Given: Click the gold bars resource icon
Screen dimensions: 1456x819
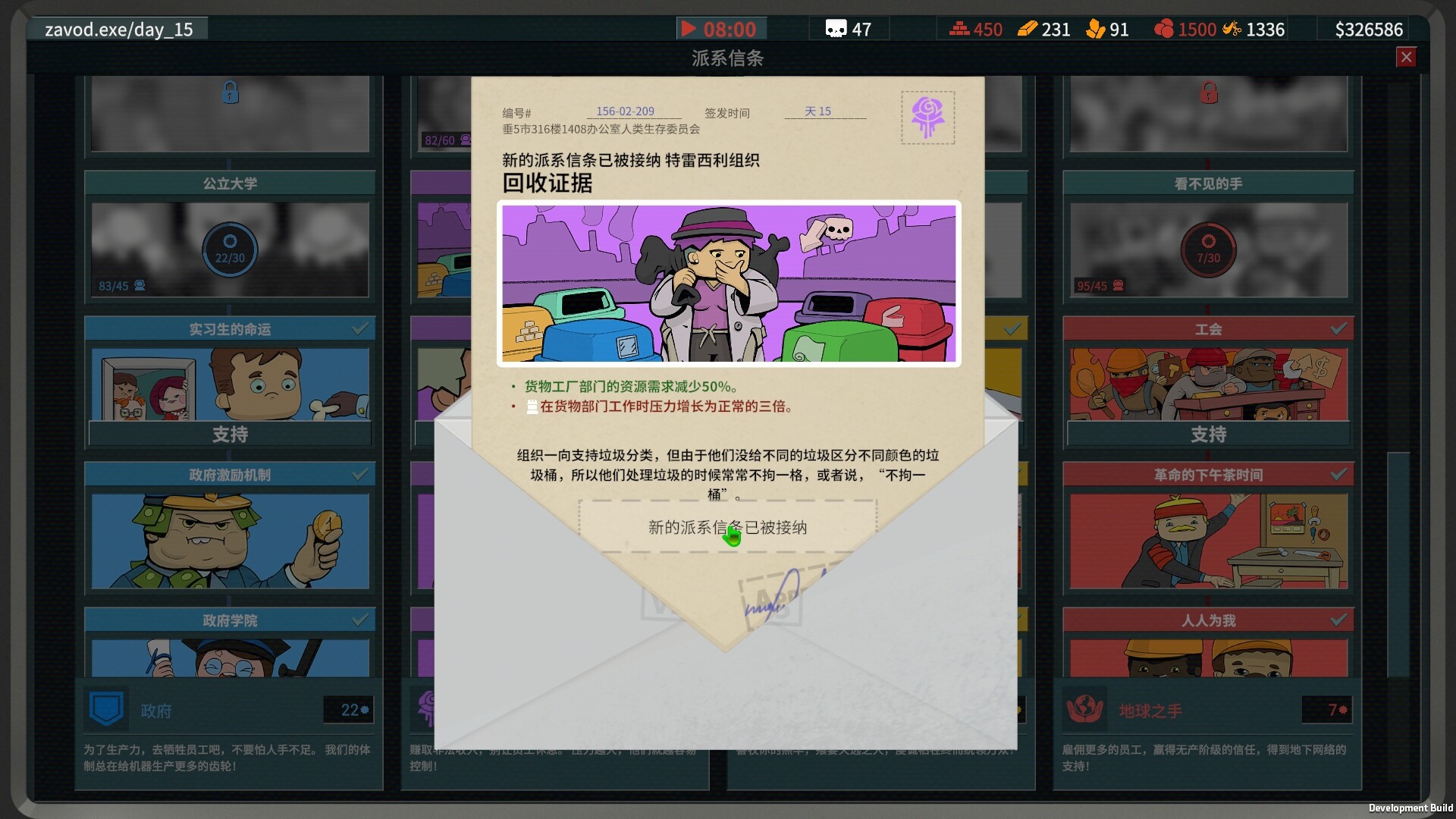Looking at the screenshot, I should pos(1028,29).
